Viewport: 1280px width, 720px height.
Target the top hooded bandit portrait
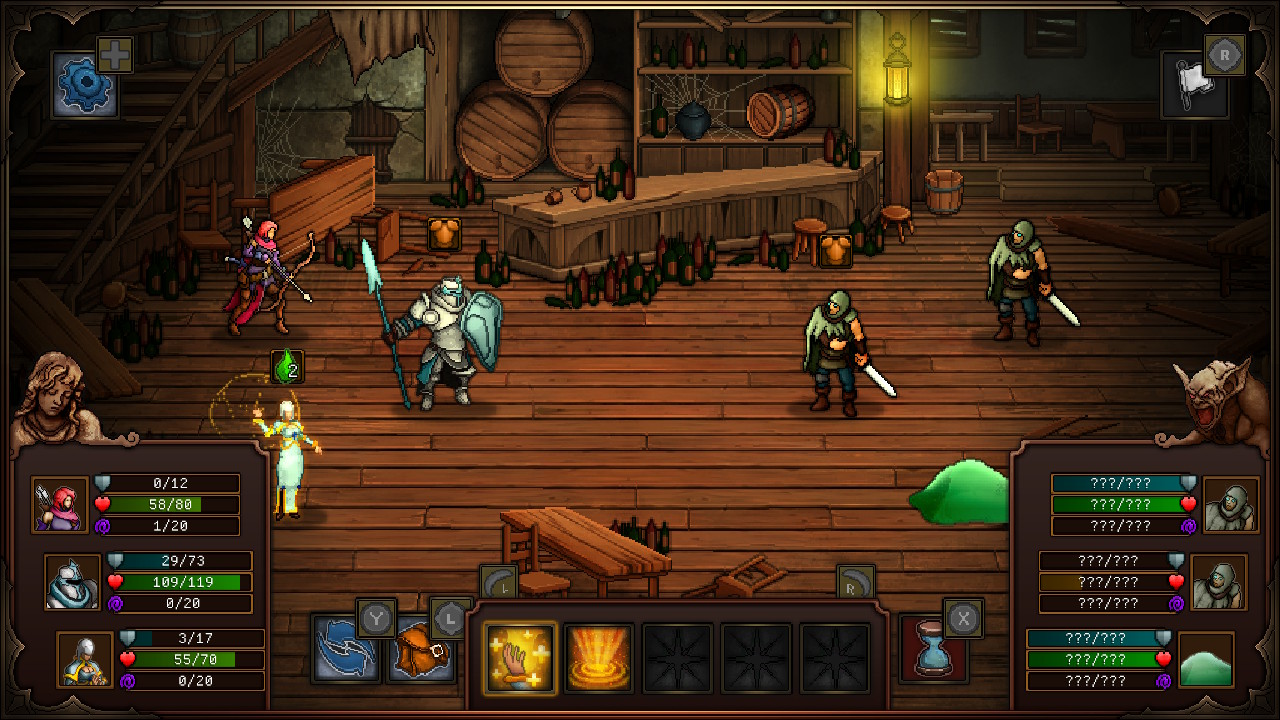pos(1230,504)
